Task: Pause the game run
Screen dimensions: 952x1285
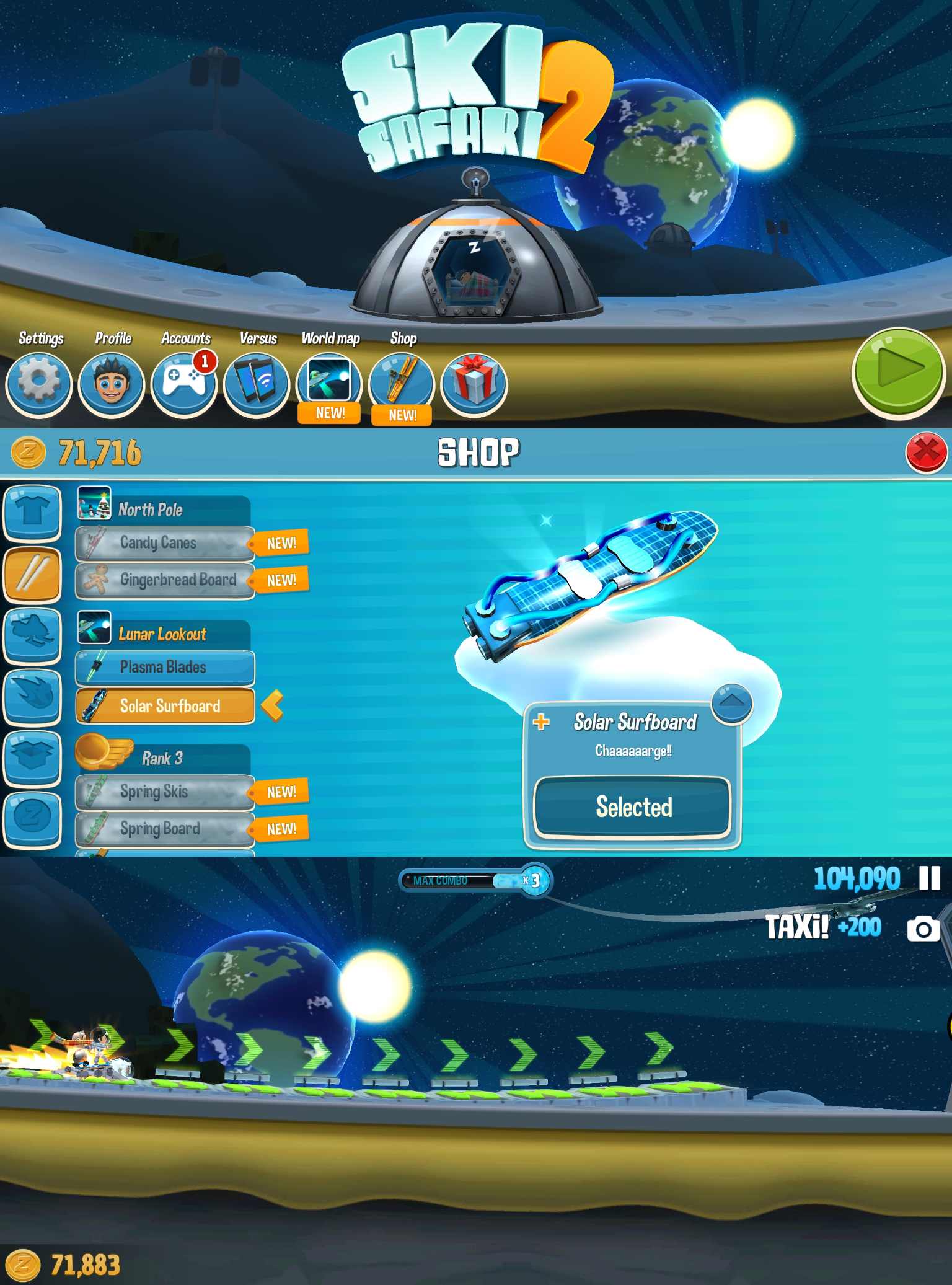Action: point(929,878)
